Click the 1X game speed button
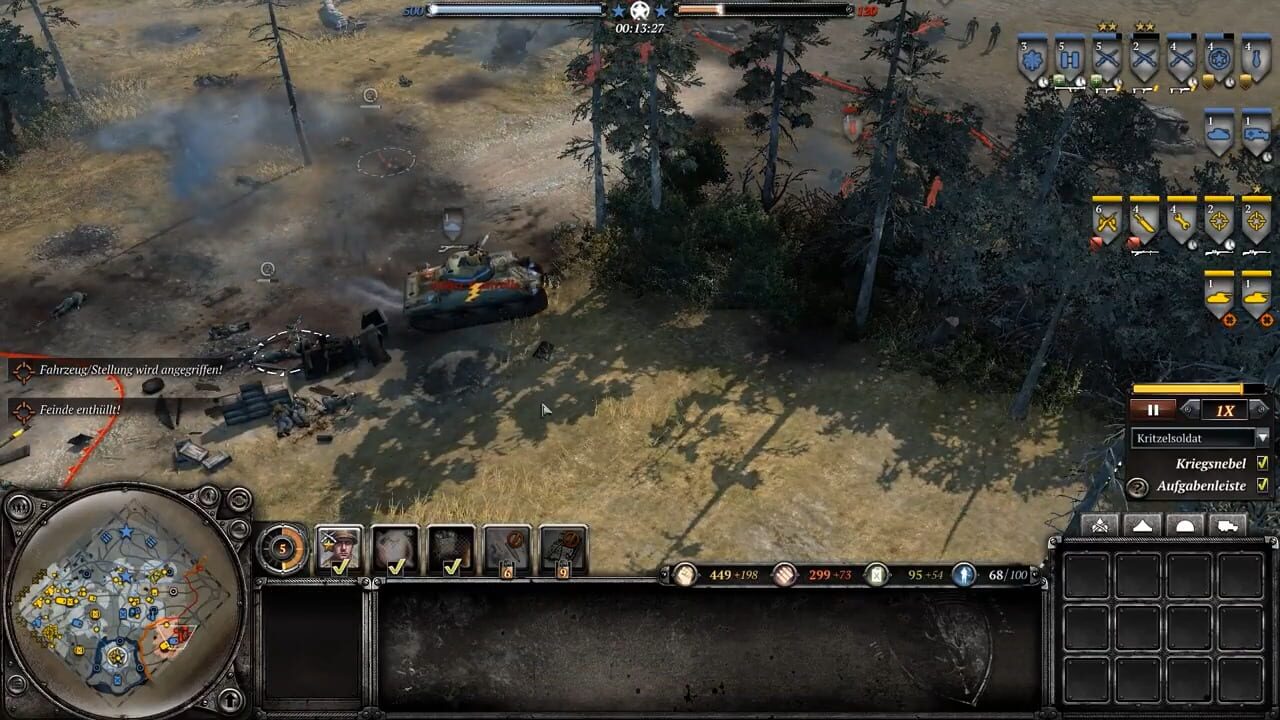The width and height of the screenshot is (1280, 720). click(1223, 410)
